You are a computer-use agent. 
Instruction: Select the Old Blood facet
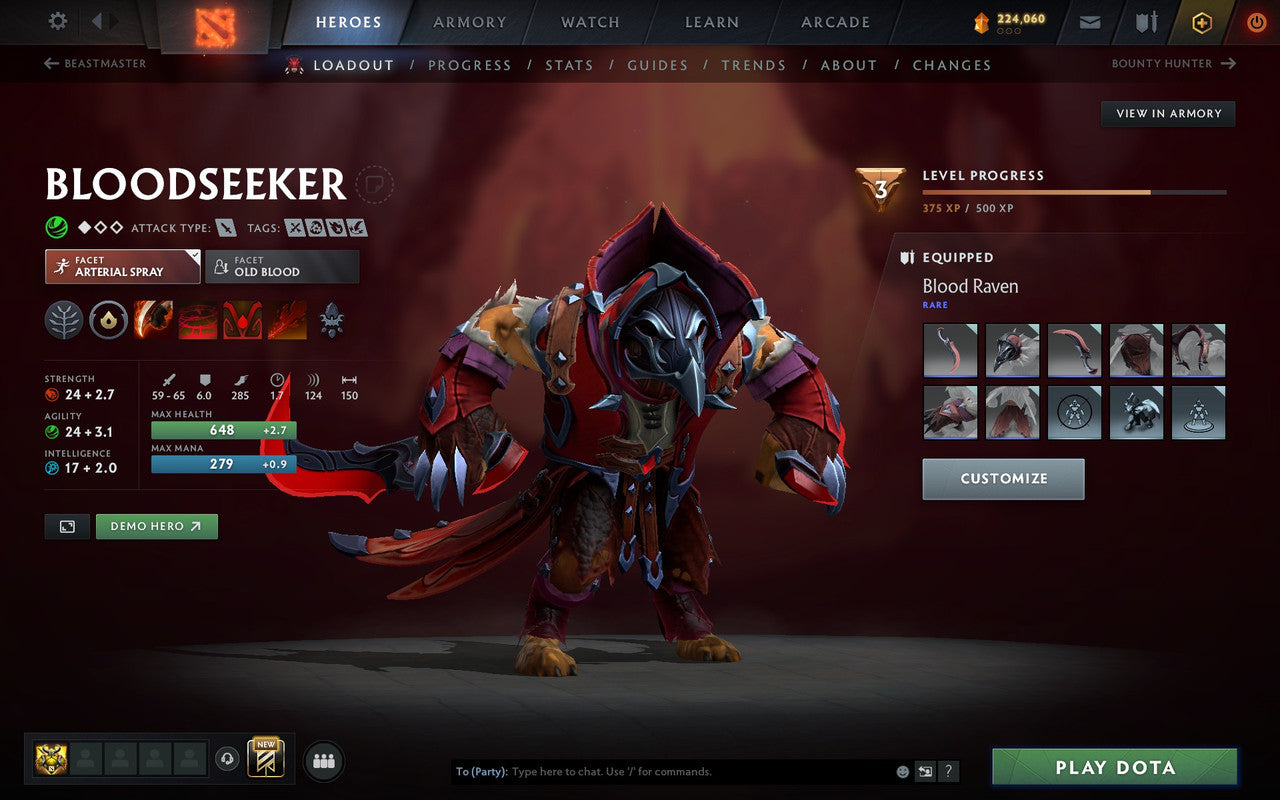pyautogui.click(x=282, y=266)
